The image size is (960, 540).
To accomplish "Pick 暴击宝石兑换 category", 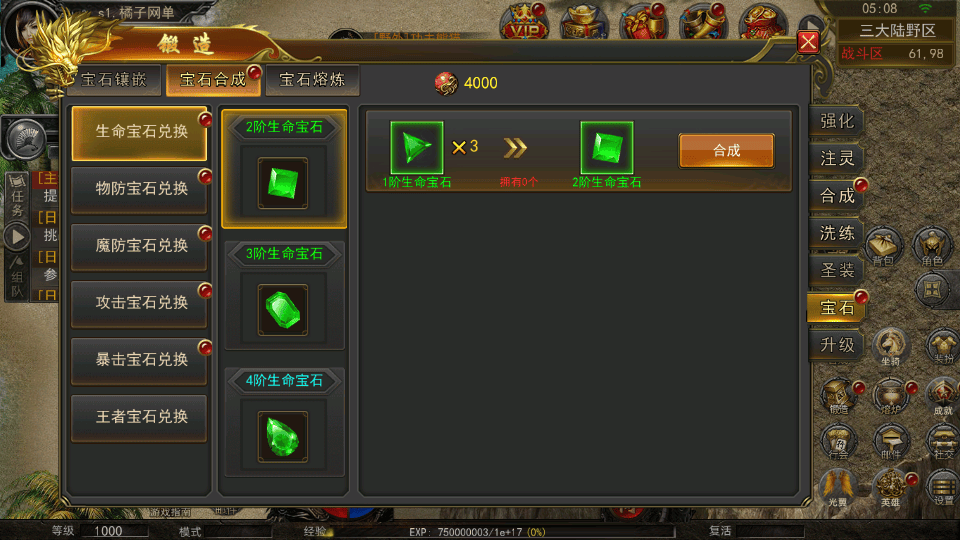I will coord(140,360).
